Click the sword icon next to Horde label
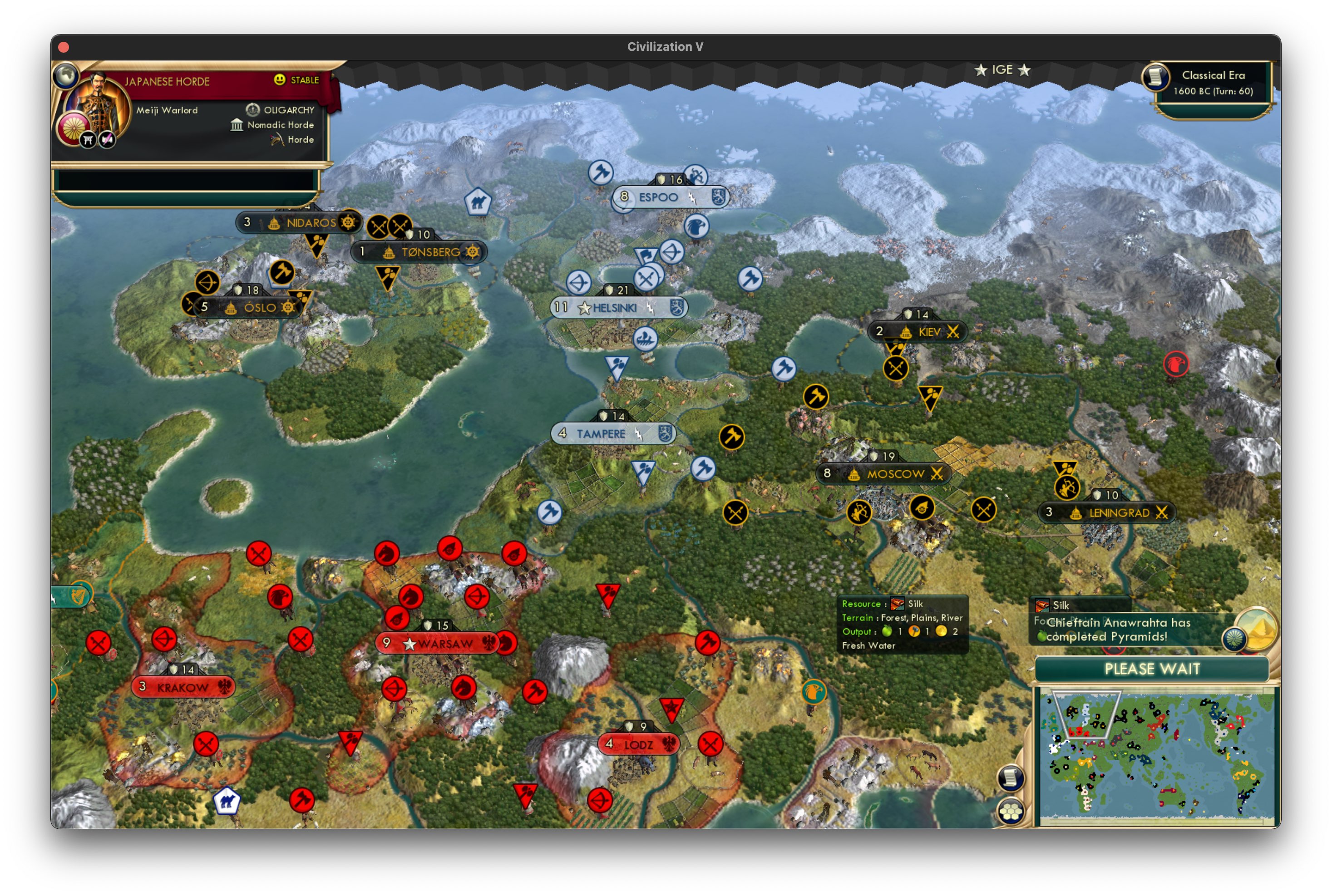Viewport: 1332px width, 896px height. (276, 139)
